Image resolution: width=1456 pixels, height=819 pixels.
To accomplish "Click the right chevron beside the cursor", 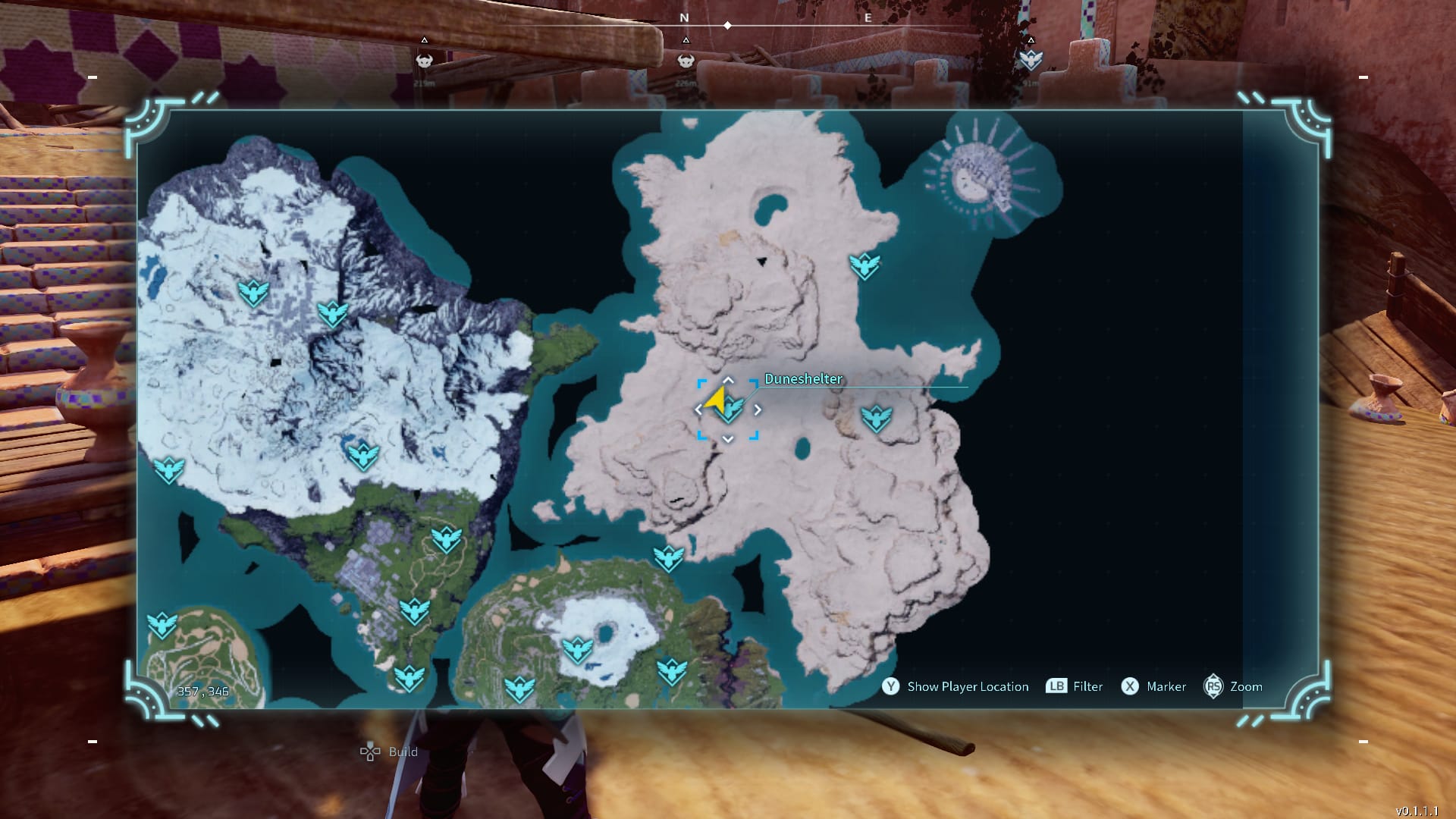I will (758, 408).
